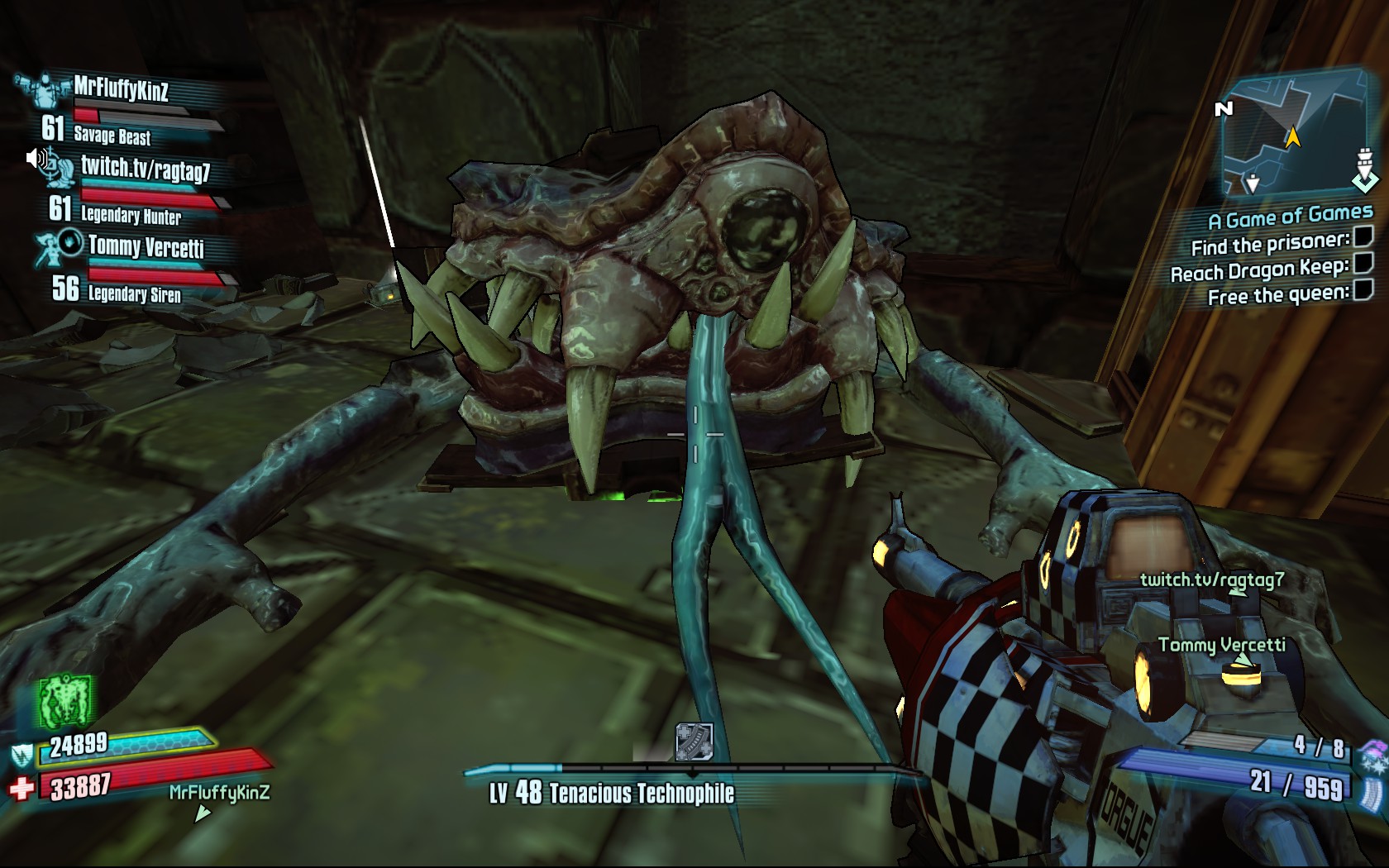Click the voice speaker icon by ragtag7
Image resolution: width=1389 pixels, height=868 pixels.
pyautogui.click(x=36, y=158)
